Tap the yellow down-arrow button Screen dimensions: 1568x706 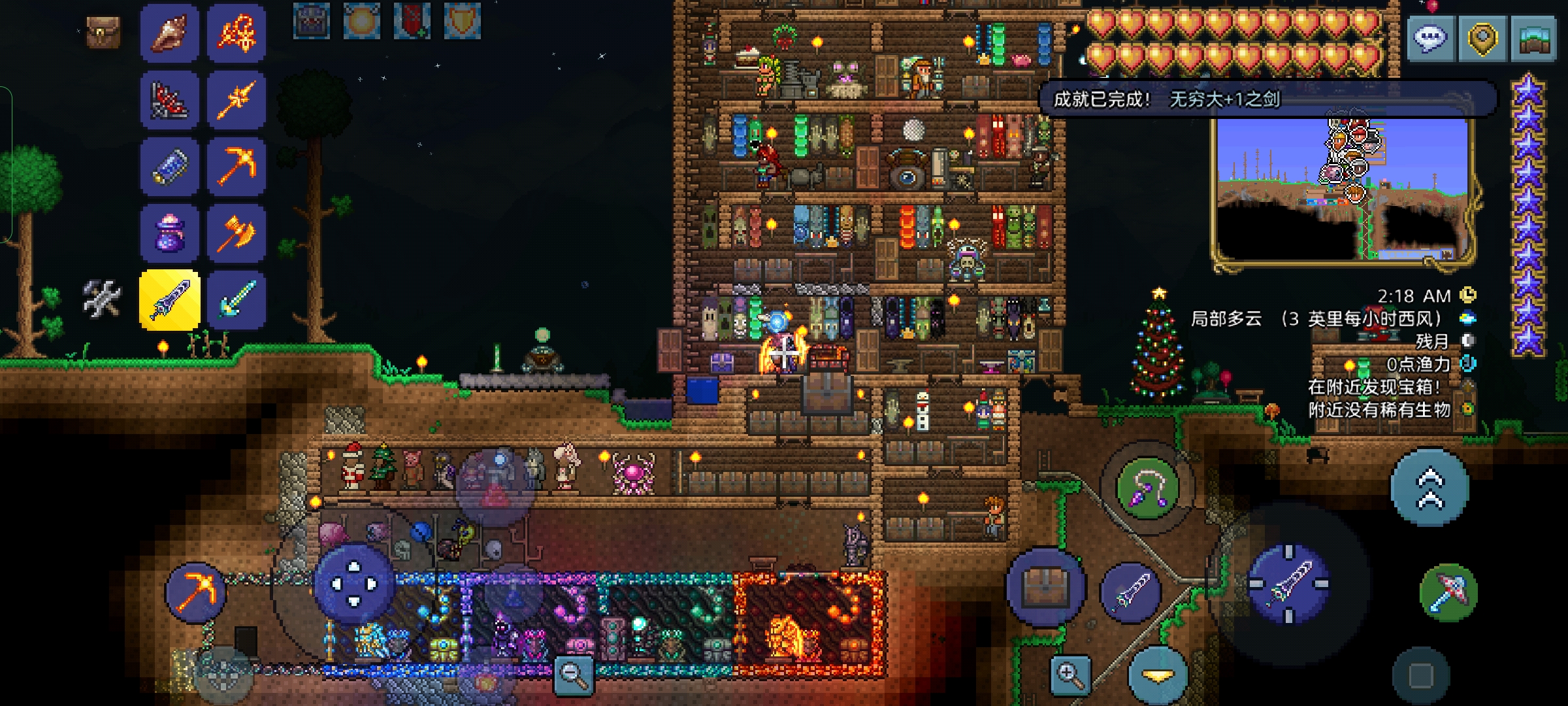pyautogui.click(x=1158, y=676)
